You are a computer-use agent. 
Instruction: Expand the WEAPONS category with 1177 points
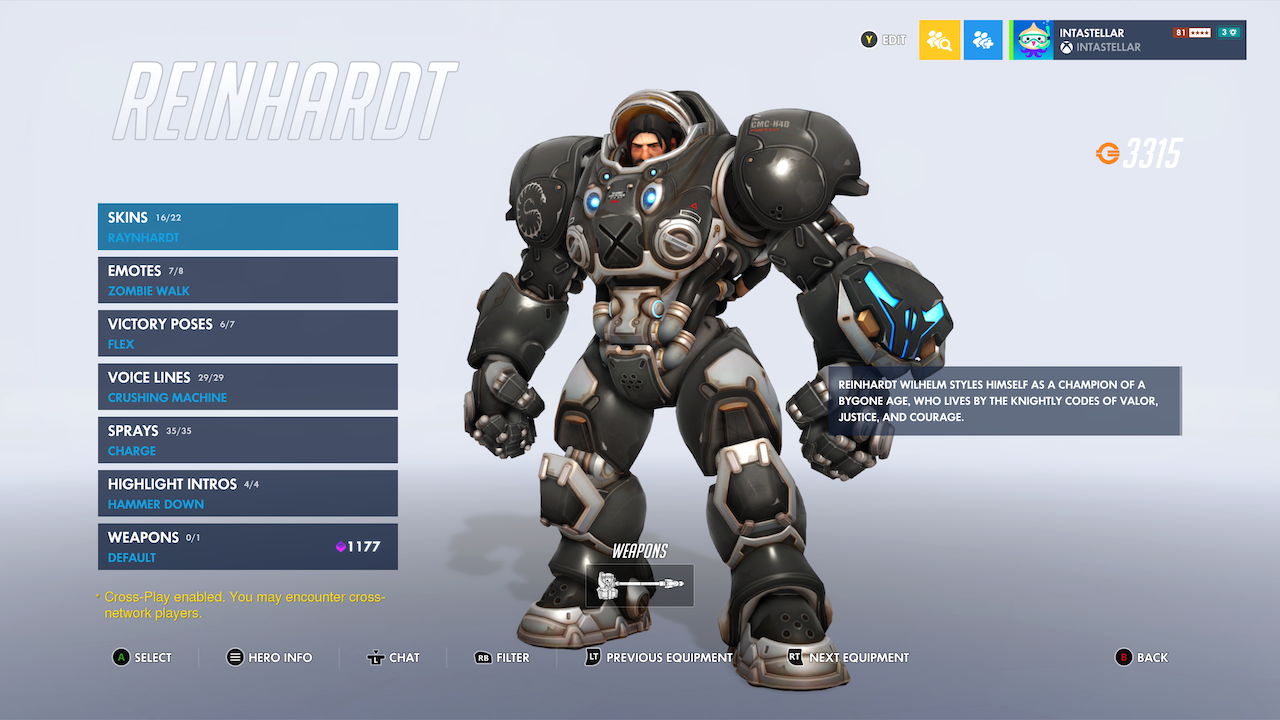coord(248,546)
